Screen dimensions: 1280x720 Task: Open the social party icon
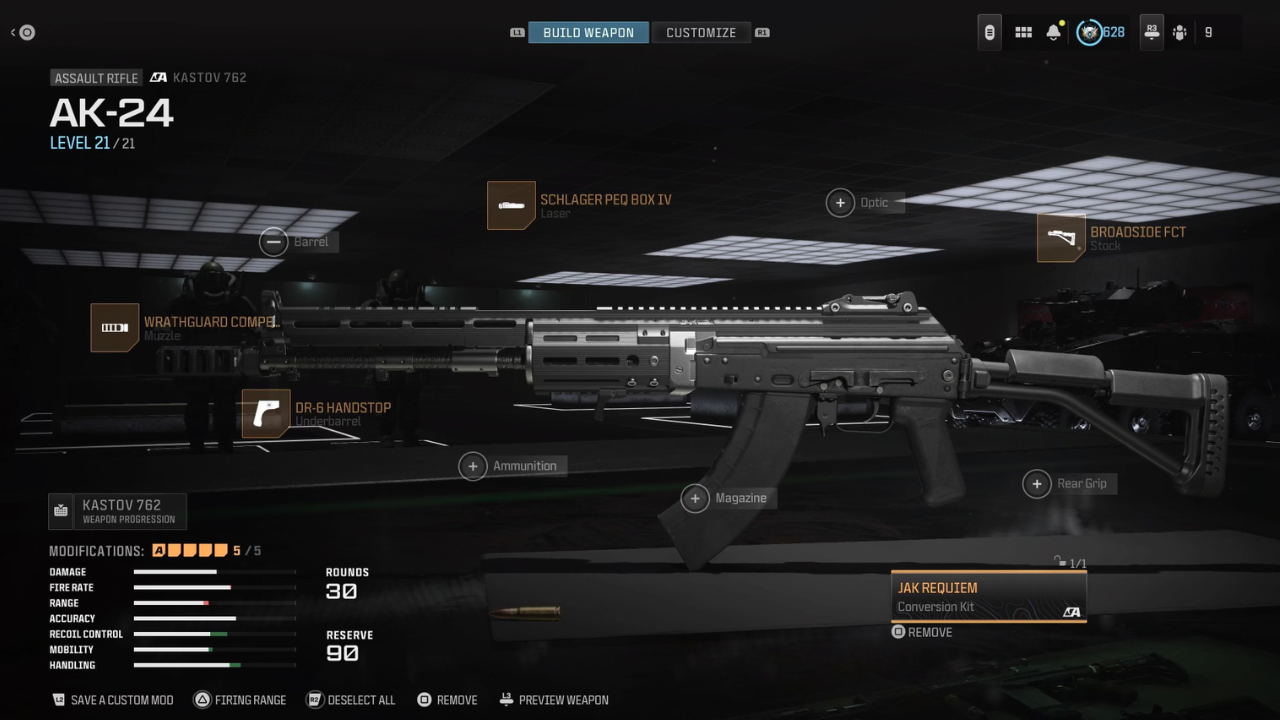[x=1180, y=33]
